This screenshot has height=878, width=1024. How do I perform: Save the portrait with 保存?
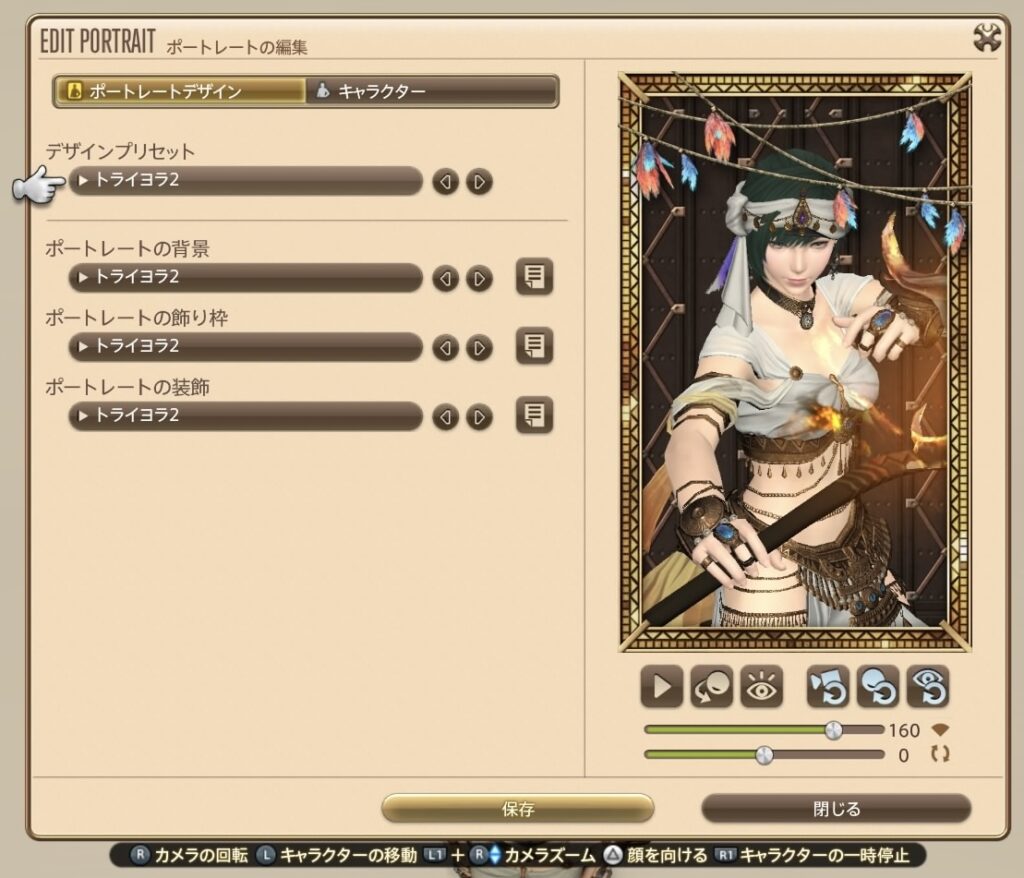518,808
